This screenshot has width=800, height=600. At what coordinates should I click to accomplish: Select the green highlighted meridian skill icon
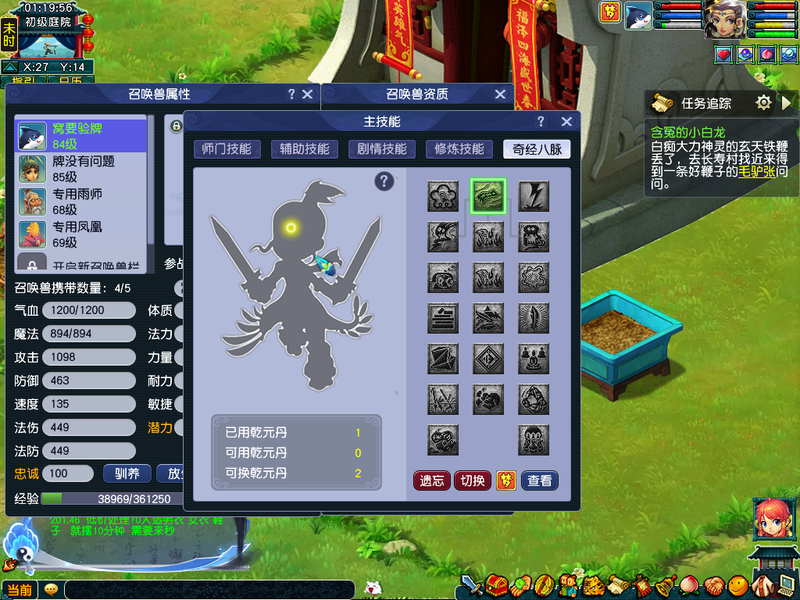(488, 196)
